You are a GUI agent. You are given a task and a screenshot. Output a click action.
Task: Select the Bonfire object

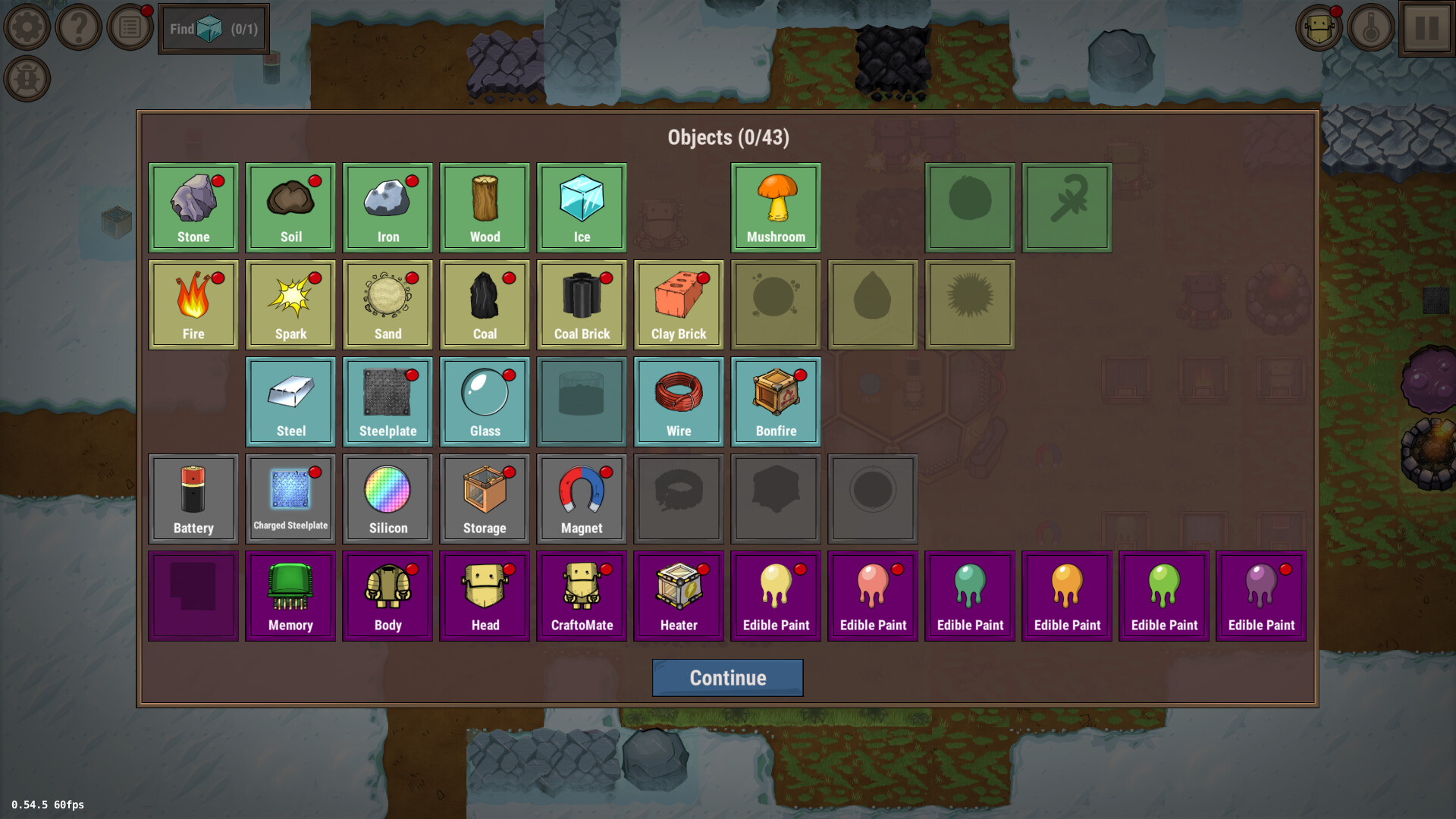[x=775, y=401]
